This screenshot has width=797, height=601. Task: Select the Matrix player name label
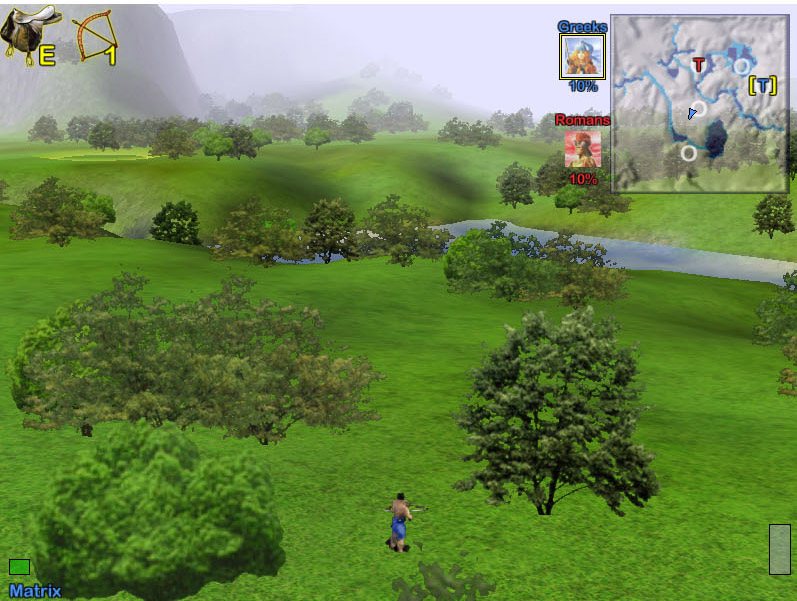[x=35, y=591]
